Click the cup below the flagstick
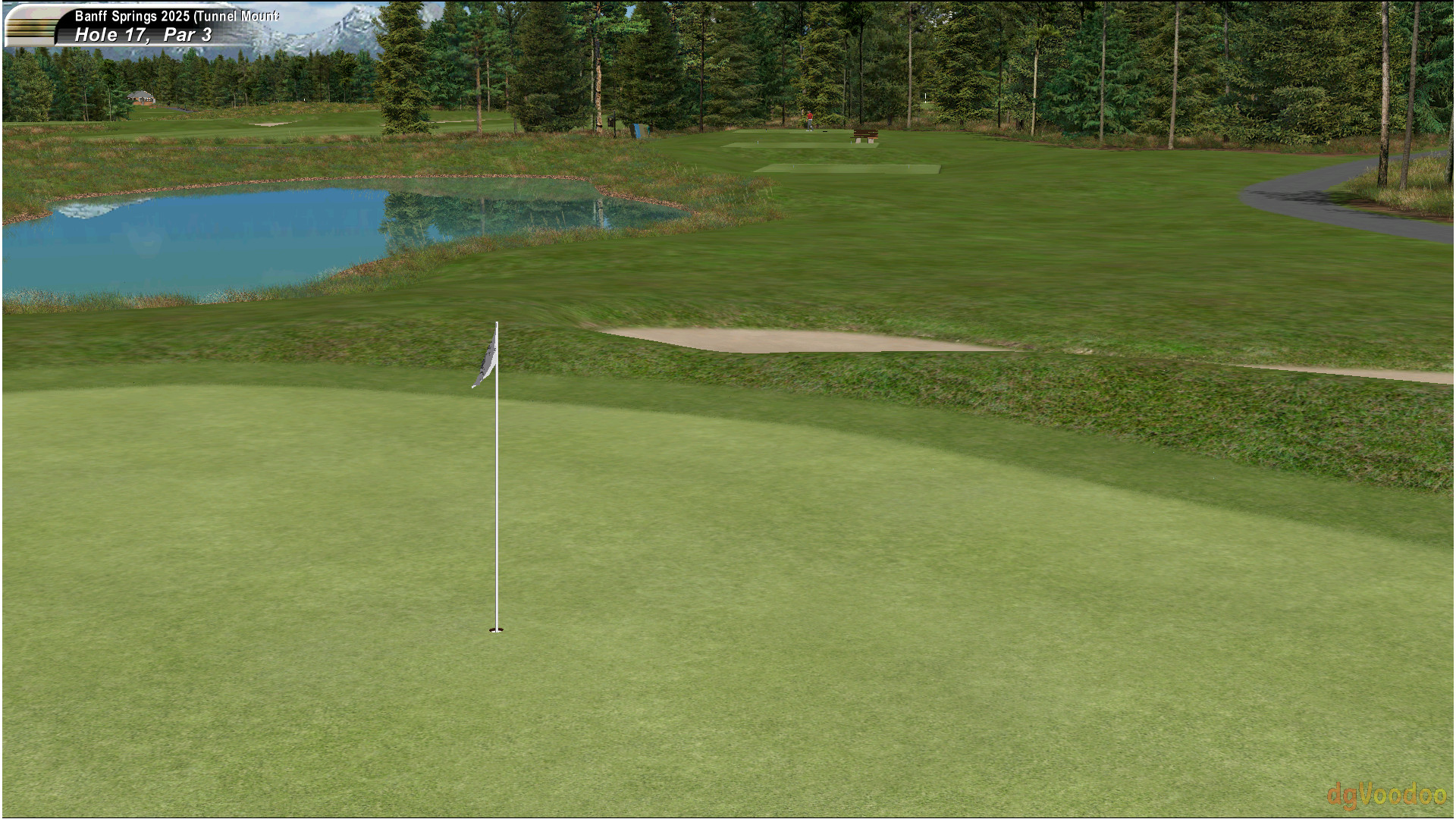The image size is (1456, 819). tap(497, 629)
